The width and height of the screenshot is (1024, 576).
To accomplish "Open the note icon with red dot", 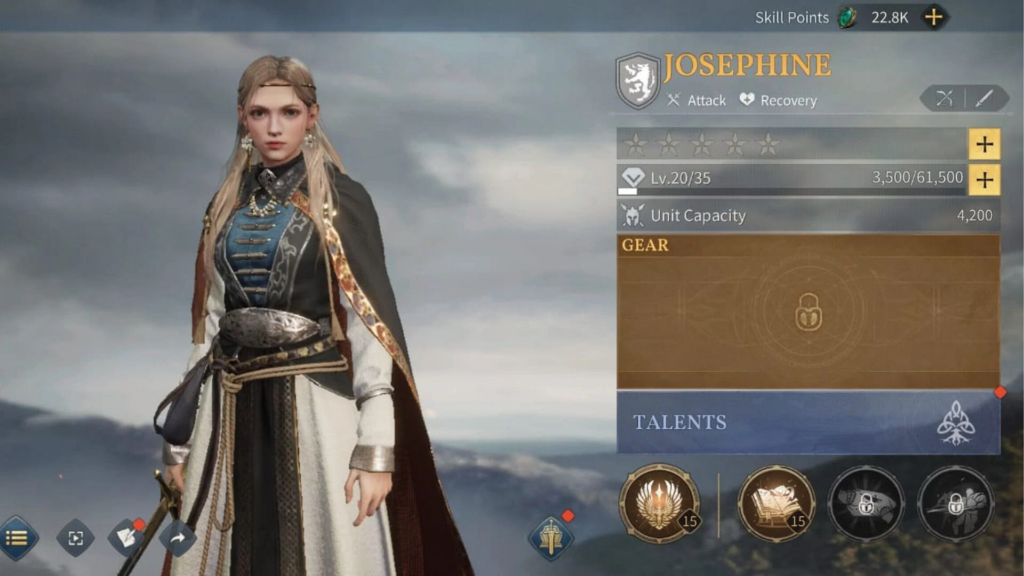I will [x=127, y=538].
